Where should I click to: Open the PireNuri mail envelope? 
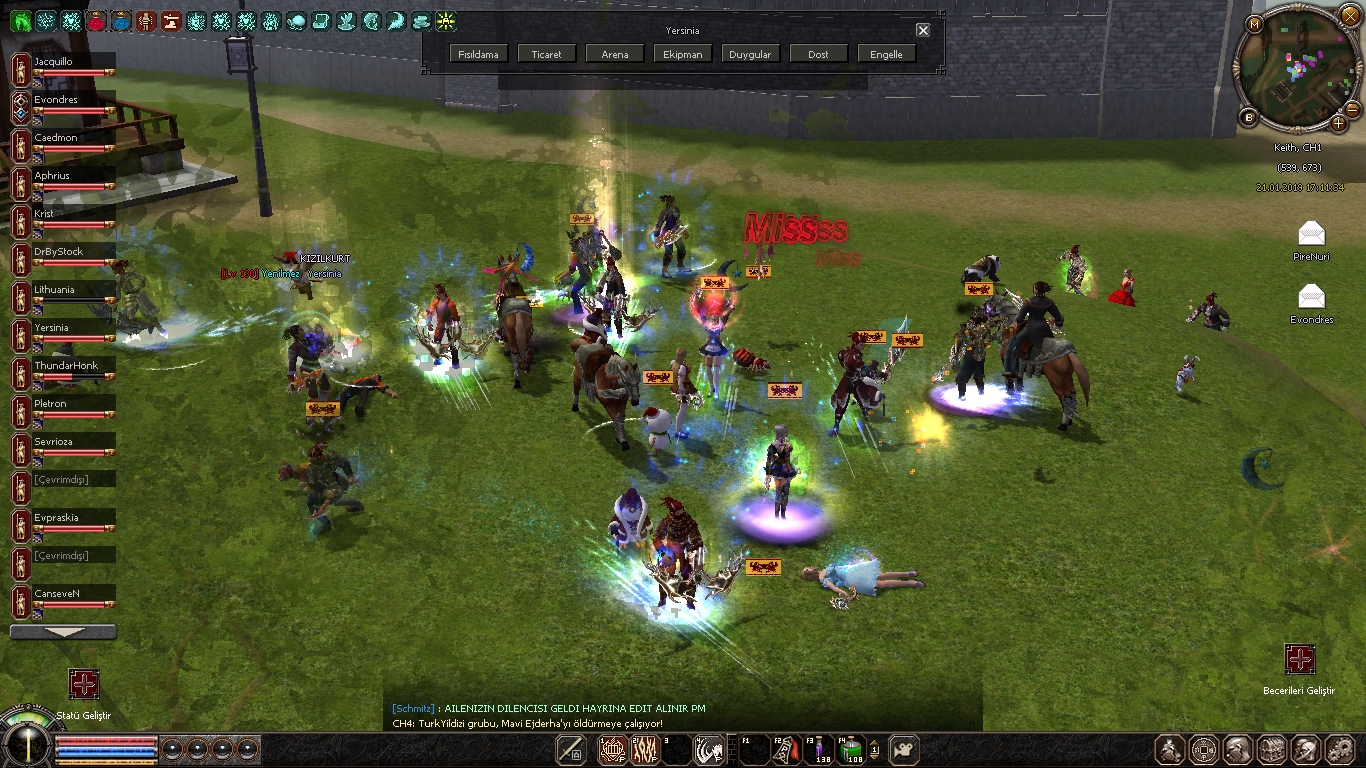click(x=1311, y=235)
